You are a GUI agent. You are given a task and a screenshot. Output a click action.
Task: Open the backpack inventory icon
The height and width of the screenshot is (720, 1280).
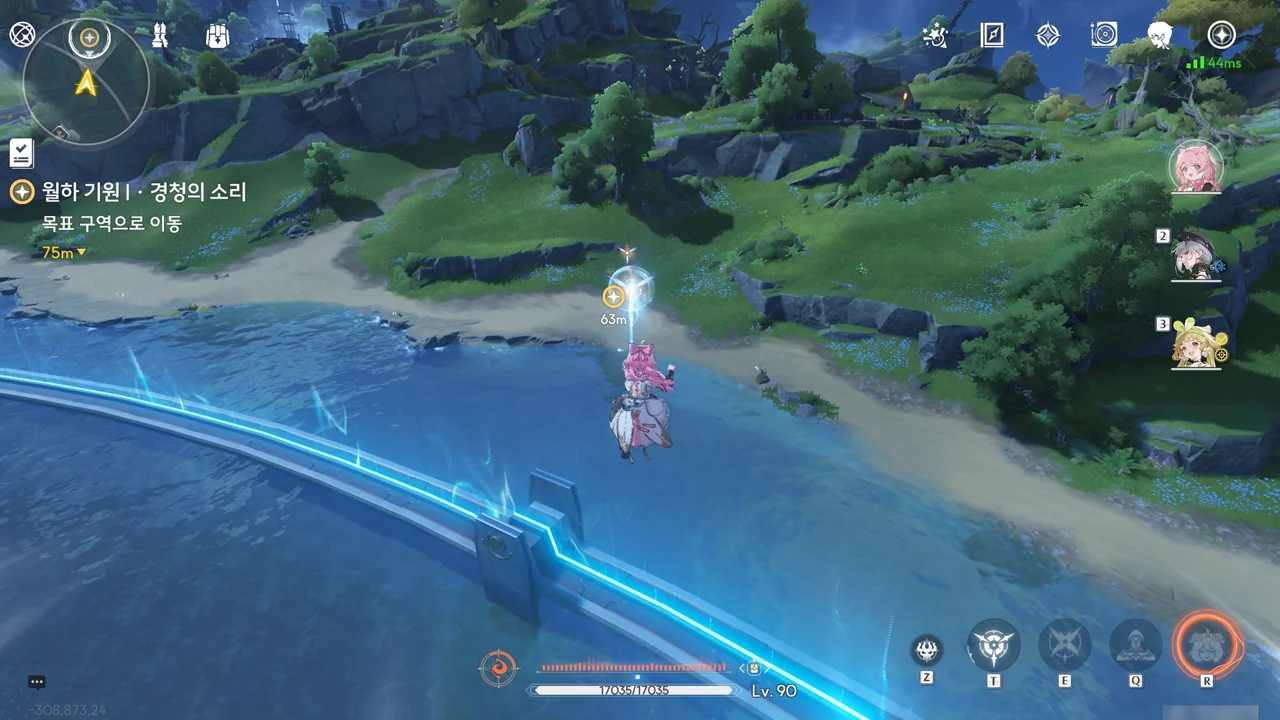tap(218, 36)
